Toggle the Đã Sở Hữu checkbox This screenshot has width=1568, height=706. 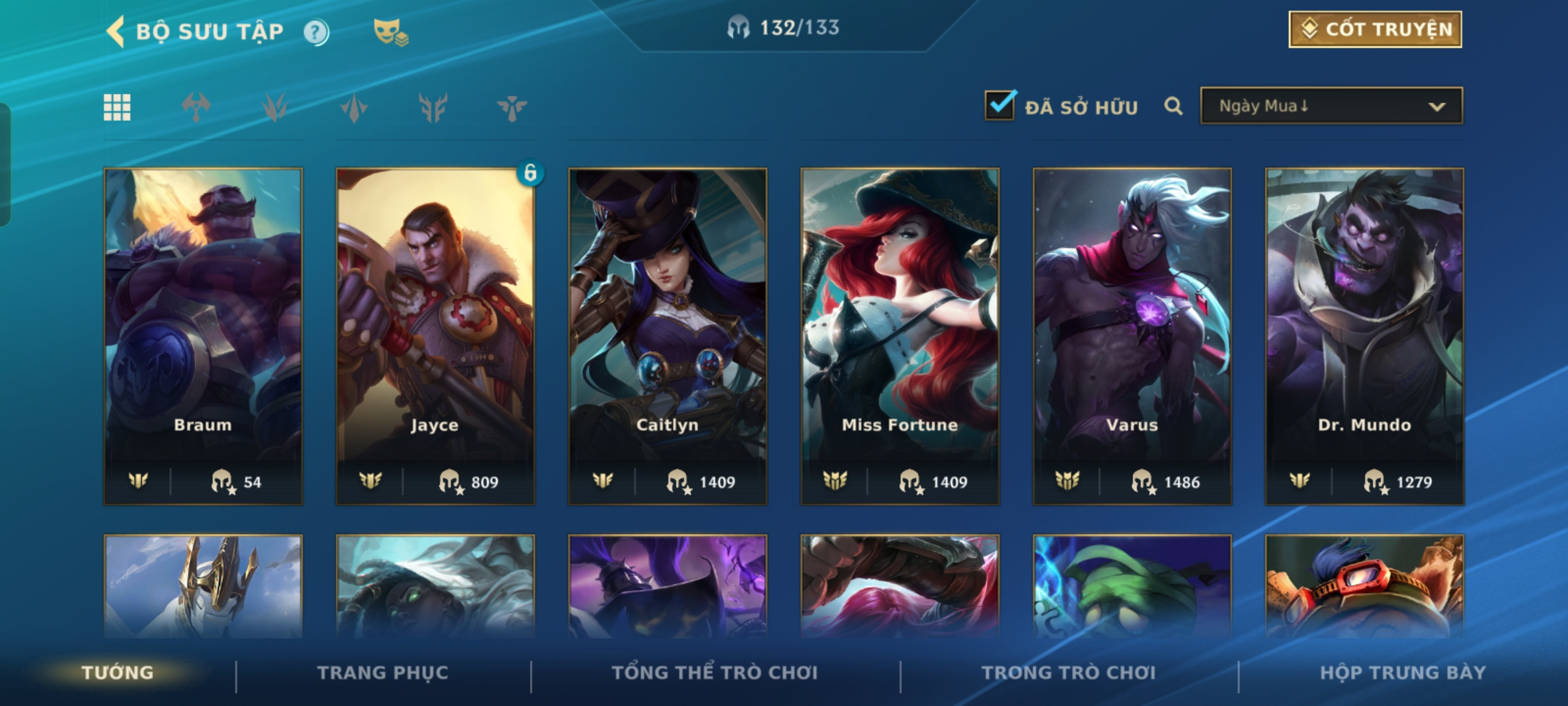1000,106
